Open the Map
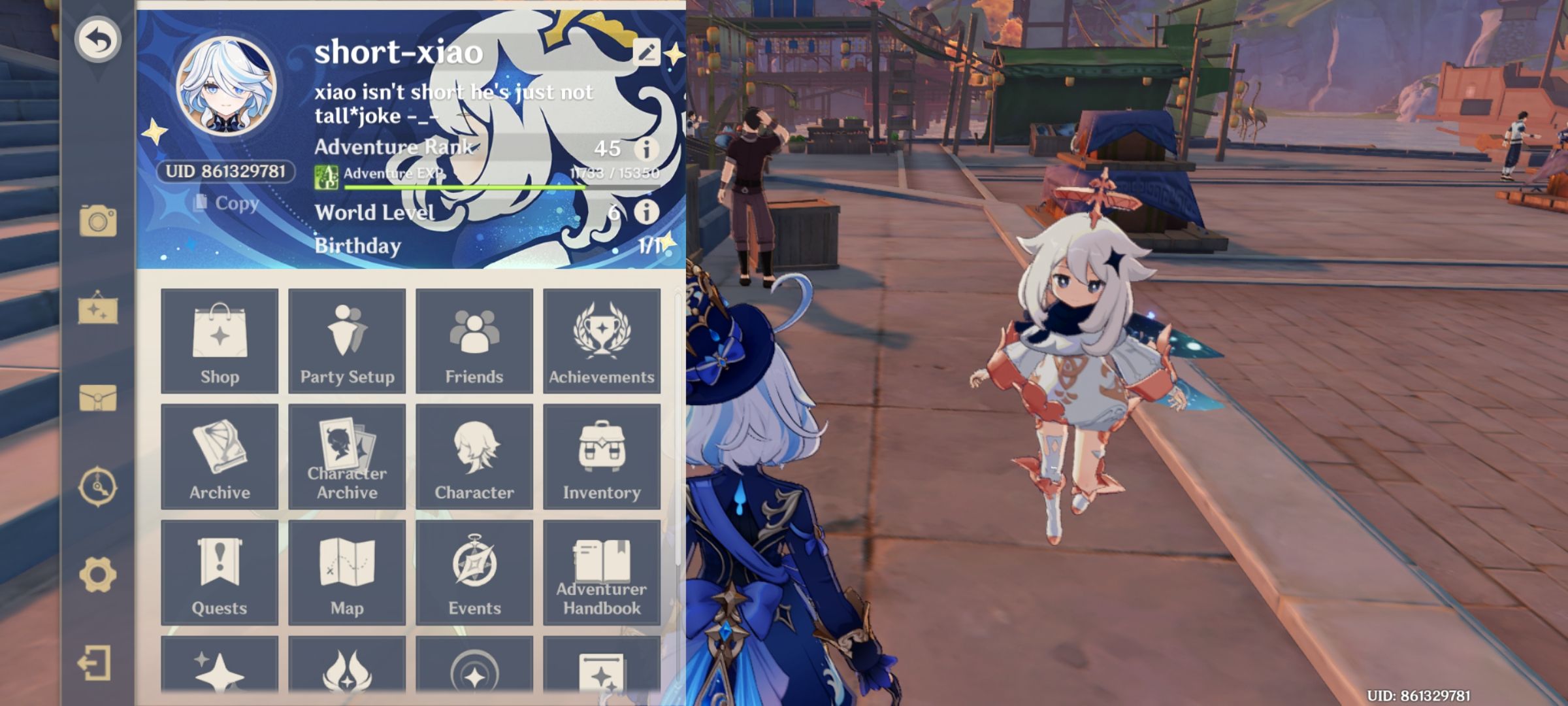Image resolution: width=1568 pixels, height=706 pixels. [x=347, y=571]
